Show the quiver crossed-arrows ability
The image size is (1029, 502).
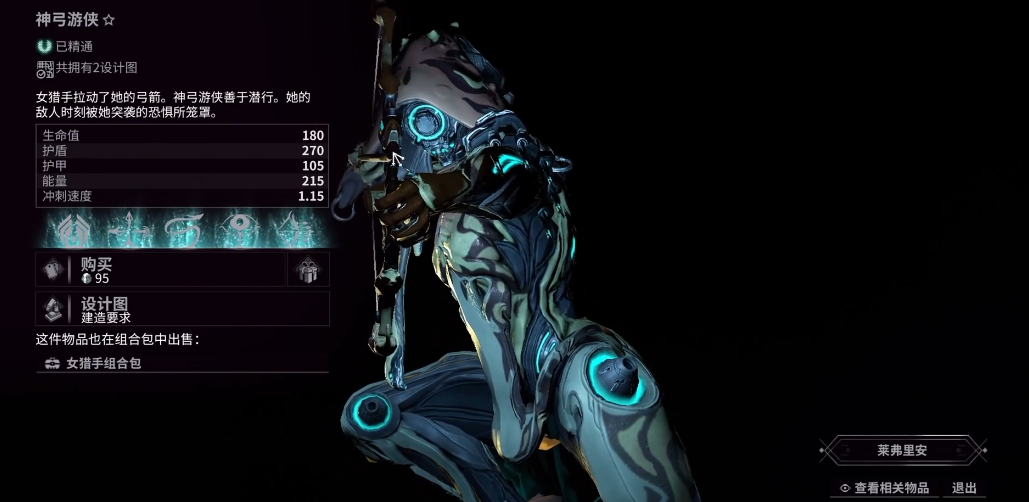tap(130, 232)
